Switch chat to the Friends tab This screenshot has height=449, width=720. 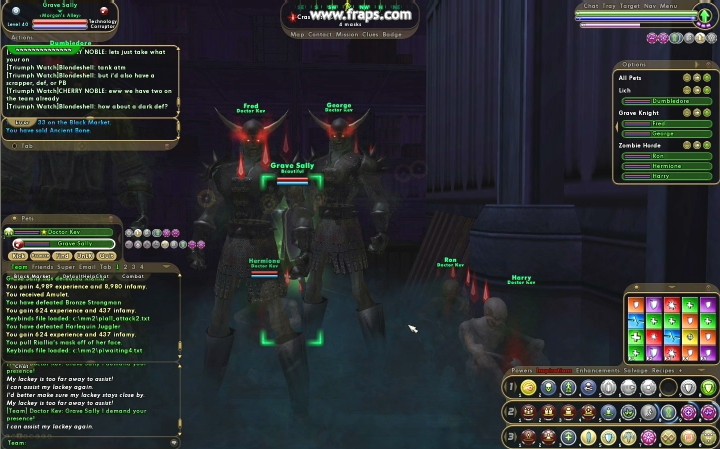point(41,267)
